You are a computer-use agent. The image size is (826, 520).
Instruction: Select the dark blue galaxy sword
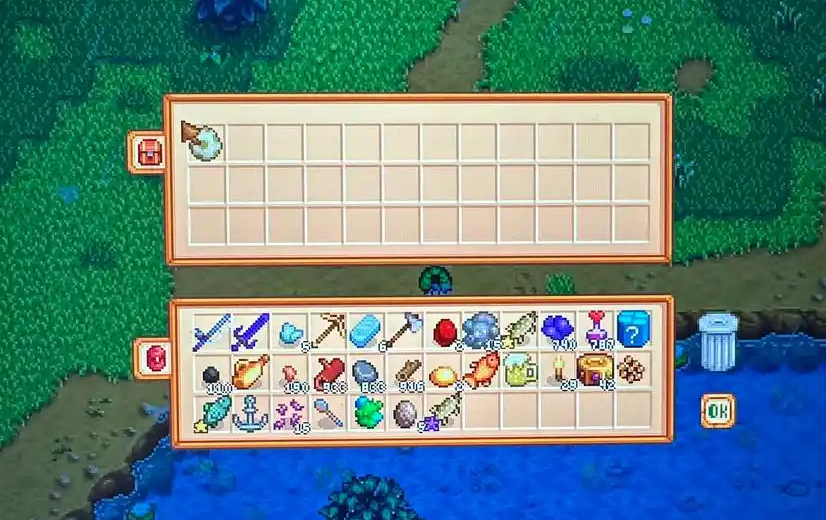point(249,329)
